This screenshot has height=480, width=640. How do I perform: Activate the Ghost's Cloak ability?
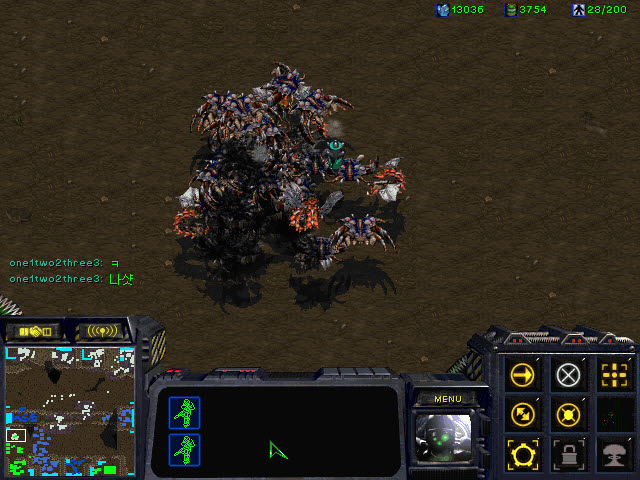click(521, 452)
